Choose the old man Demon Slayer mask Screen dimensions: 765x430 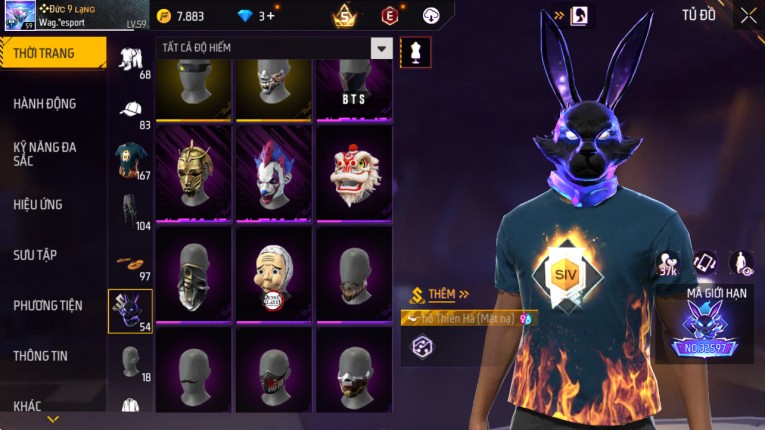273,272
